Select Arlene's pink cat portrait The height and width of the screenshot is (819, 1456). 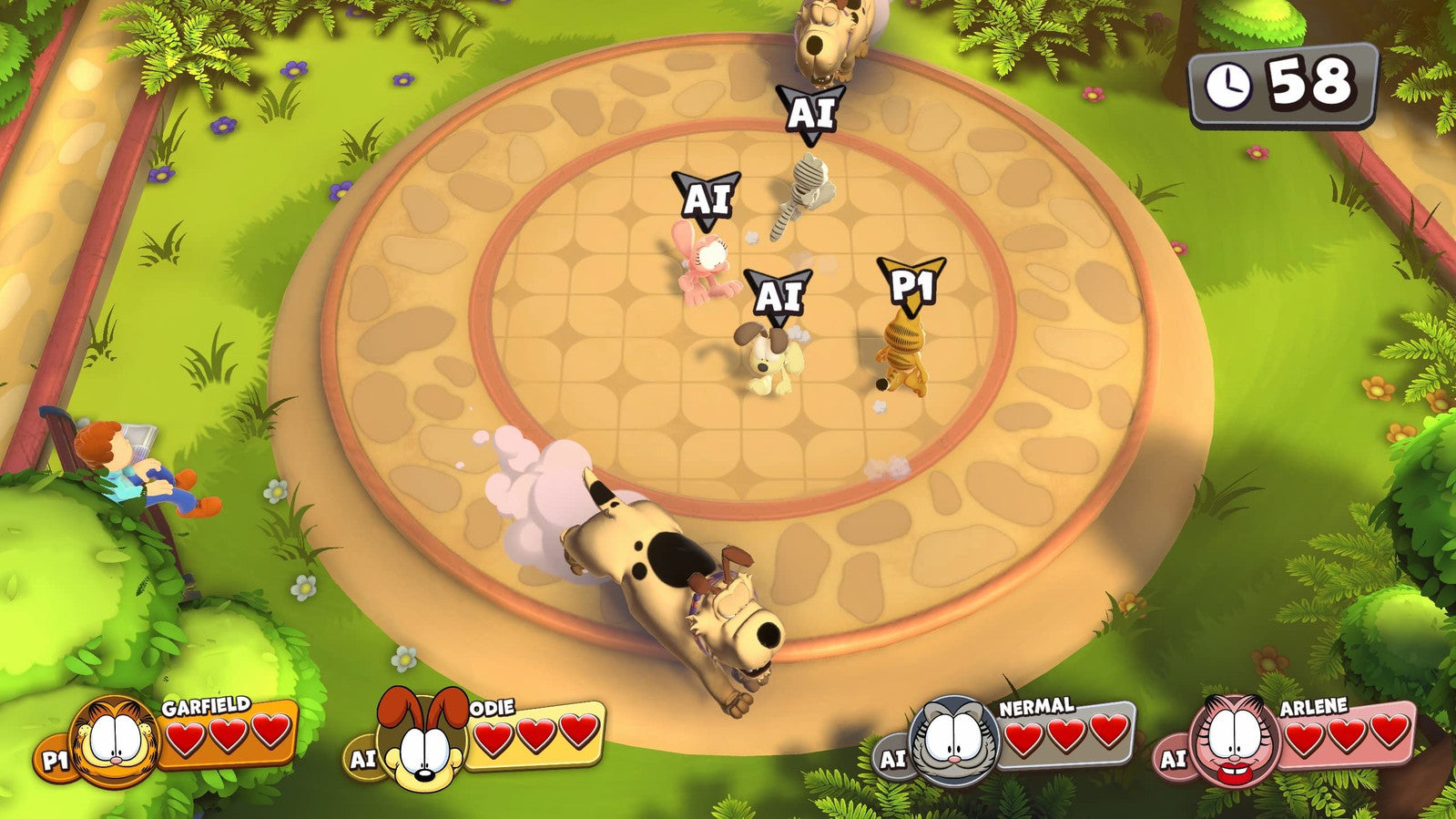(x=1235, y=740)
